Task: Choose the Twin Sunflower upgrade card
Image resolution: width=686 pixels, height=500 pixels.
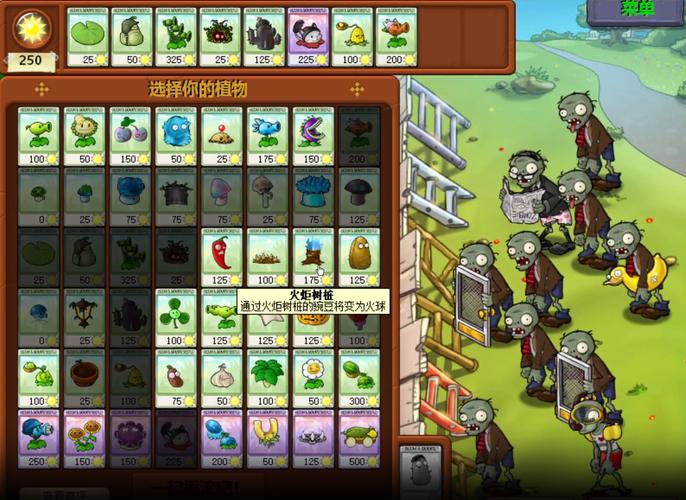Action: point(84,437)
